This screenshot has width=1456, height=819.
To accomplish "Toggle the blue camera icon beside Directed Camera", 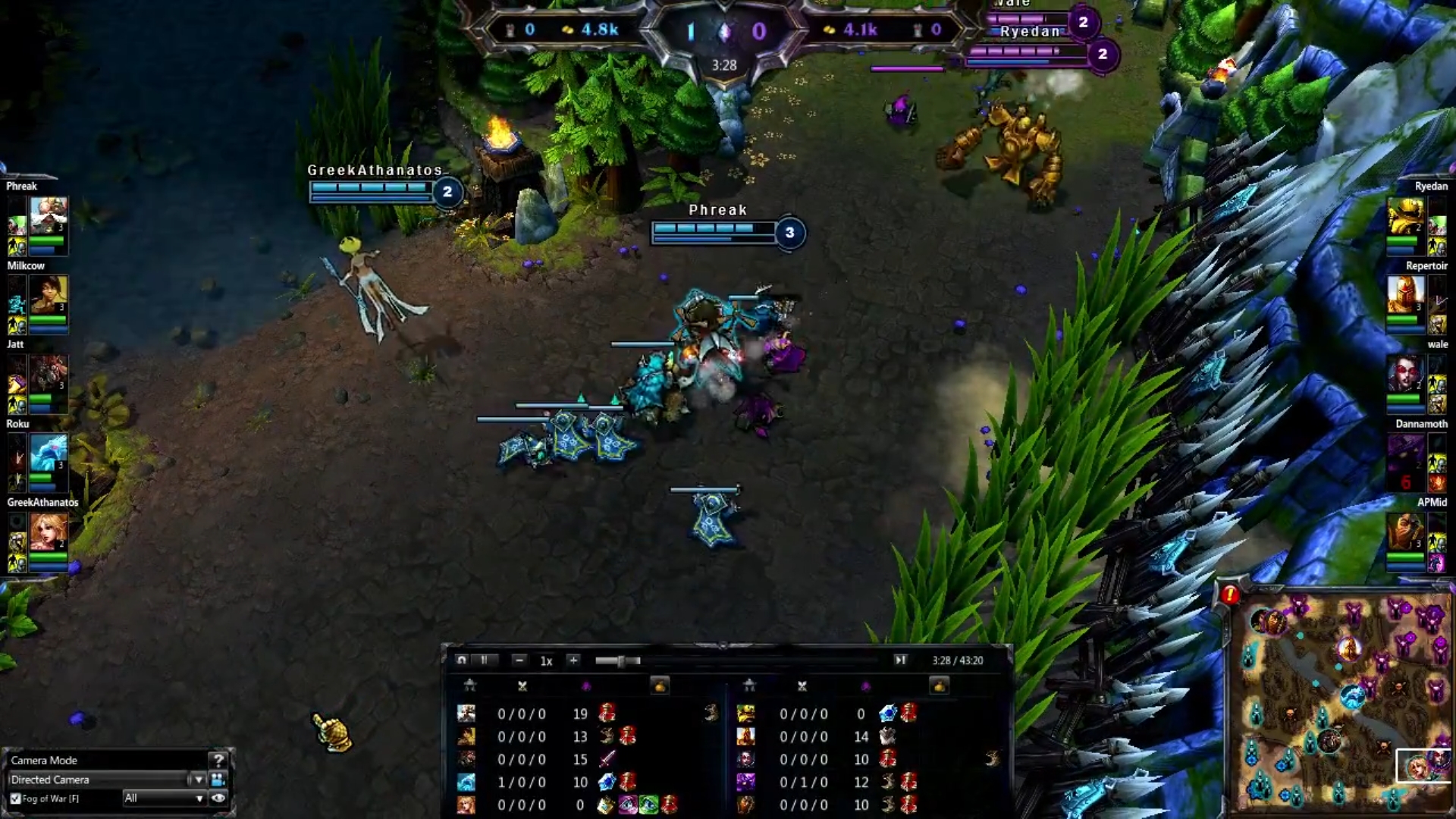I will 218,779.
